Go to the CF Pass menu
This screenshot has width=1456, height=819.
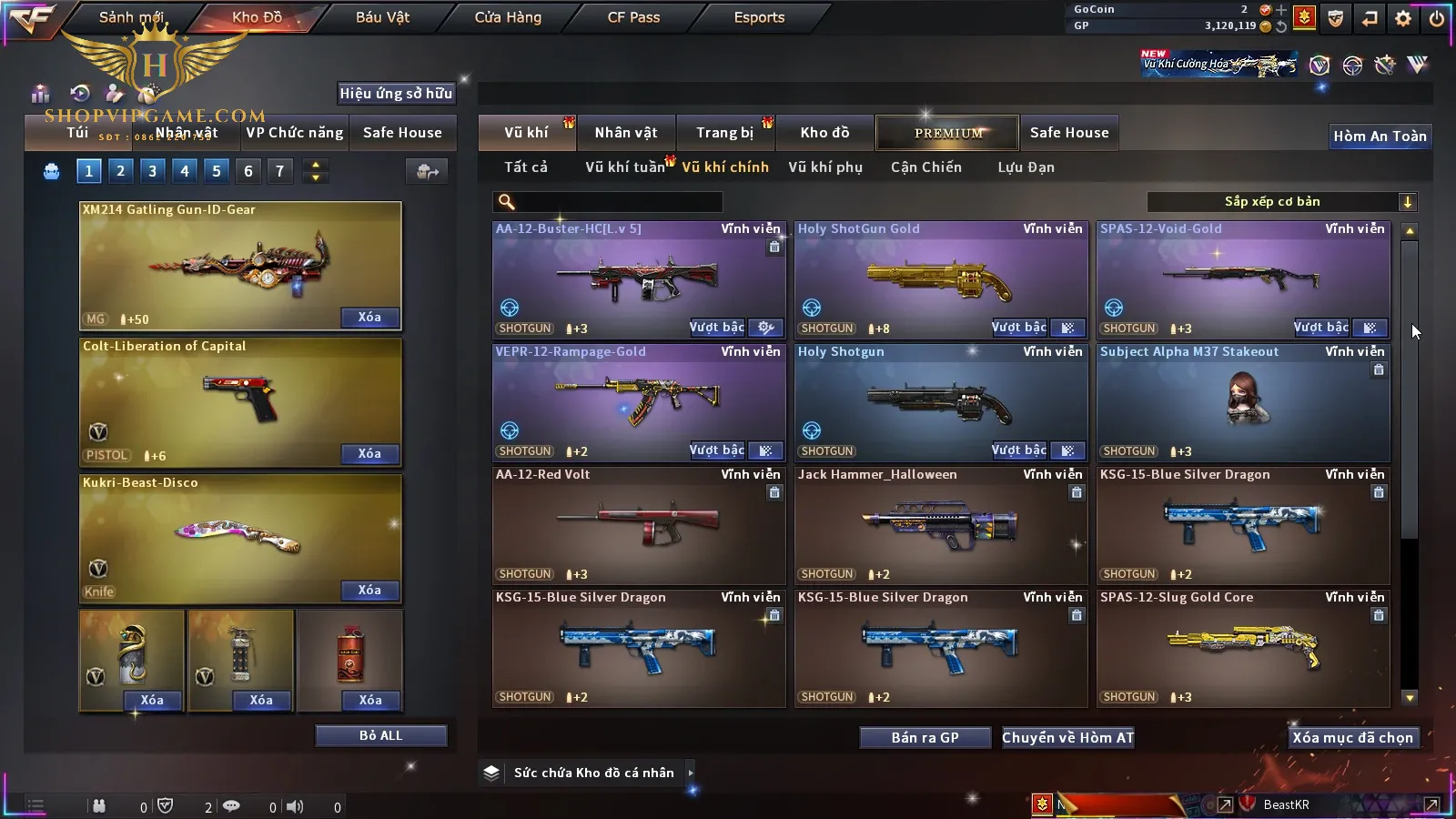coord(633,17)
